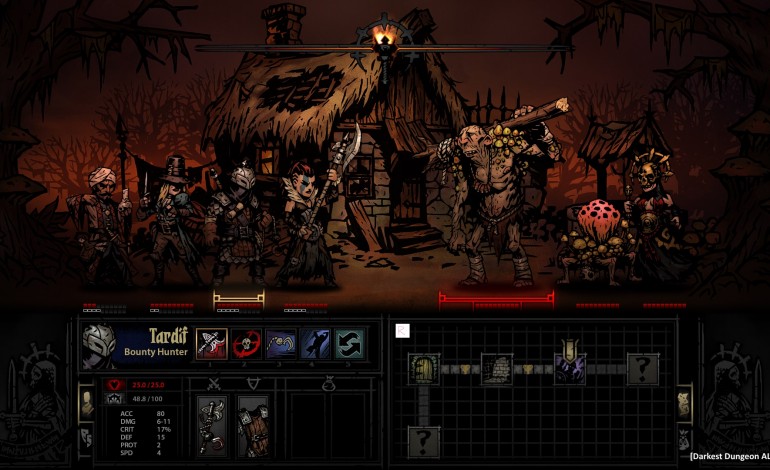770x470 pixels.
Task: Select the first axe attack skill
Action: 212,343
